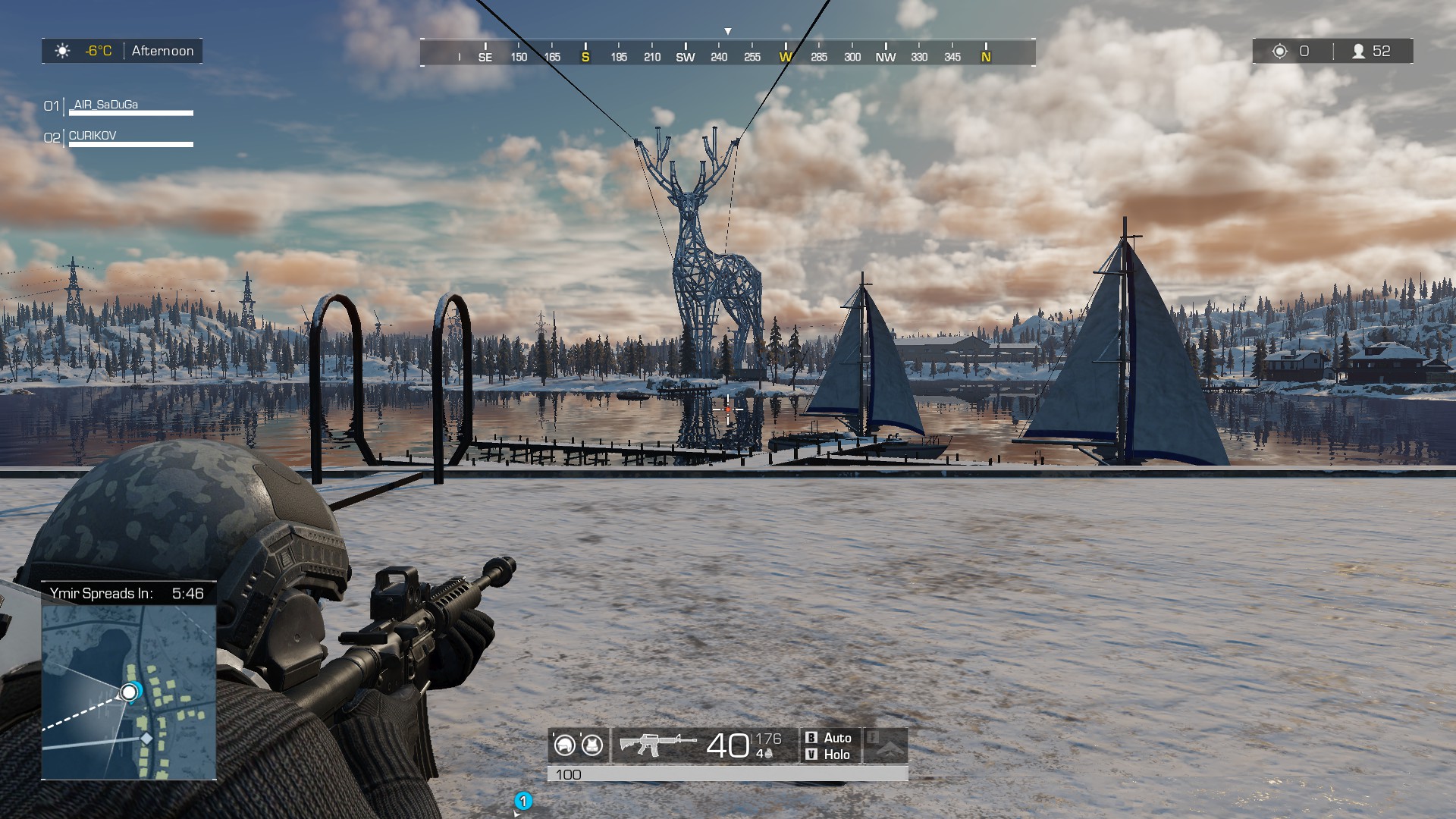Click the destination diamond on the minimap
This screenshot has height=819, width=1456.
(x=145, y=736)
